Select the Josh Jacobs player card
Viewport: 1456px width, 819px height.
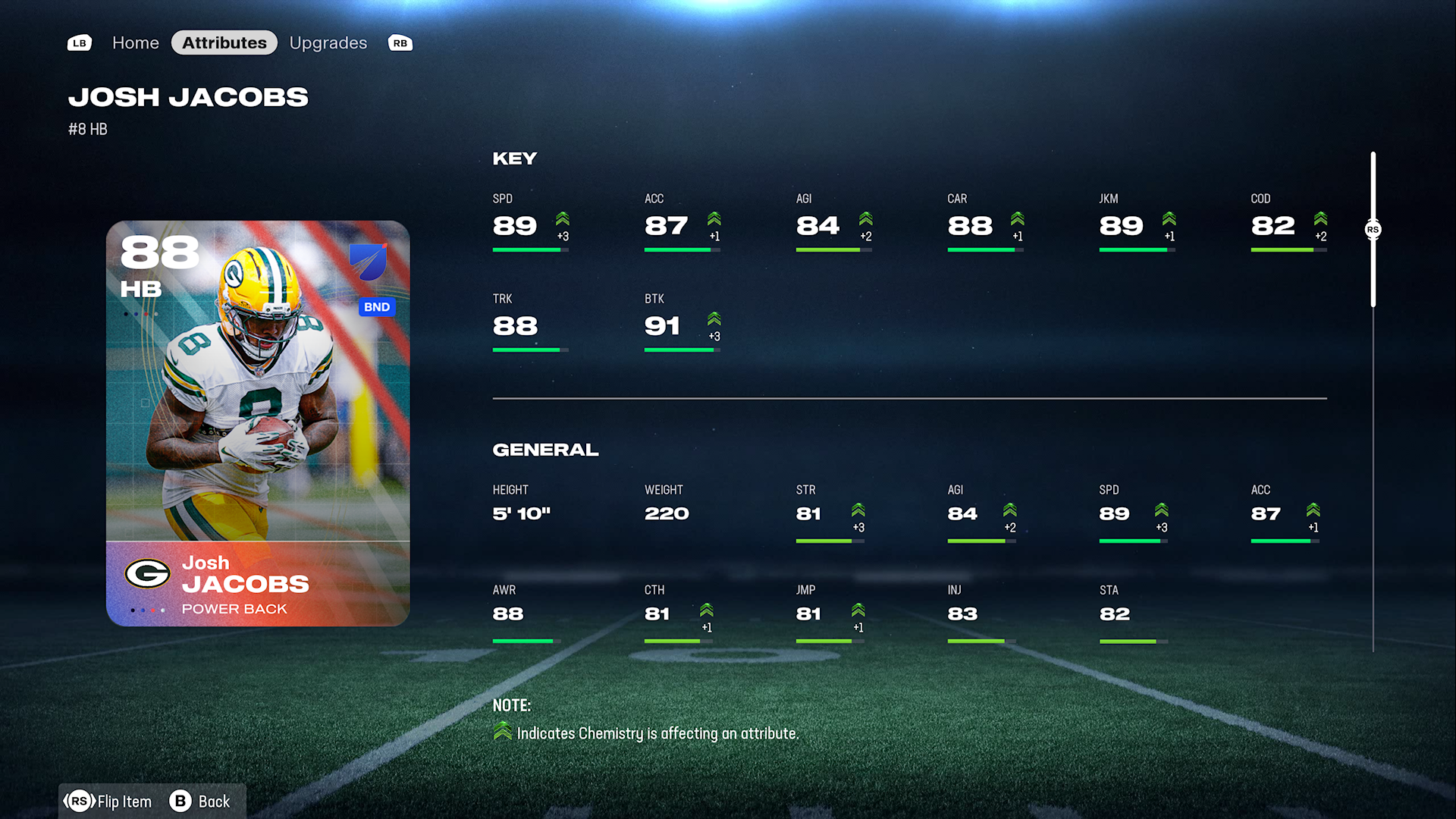258,423
